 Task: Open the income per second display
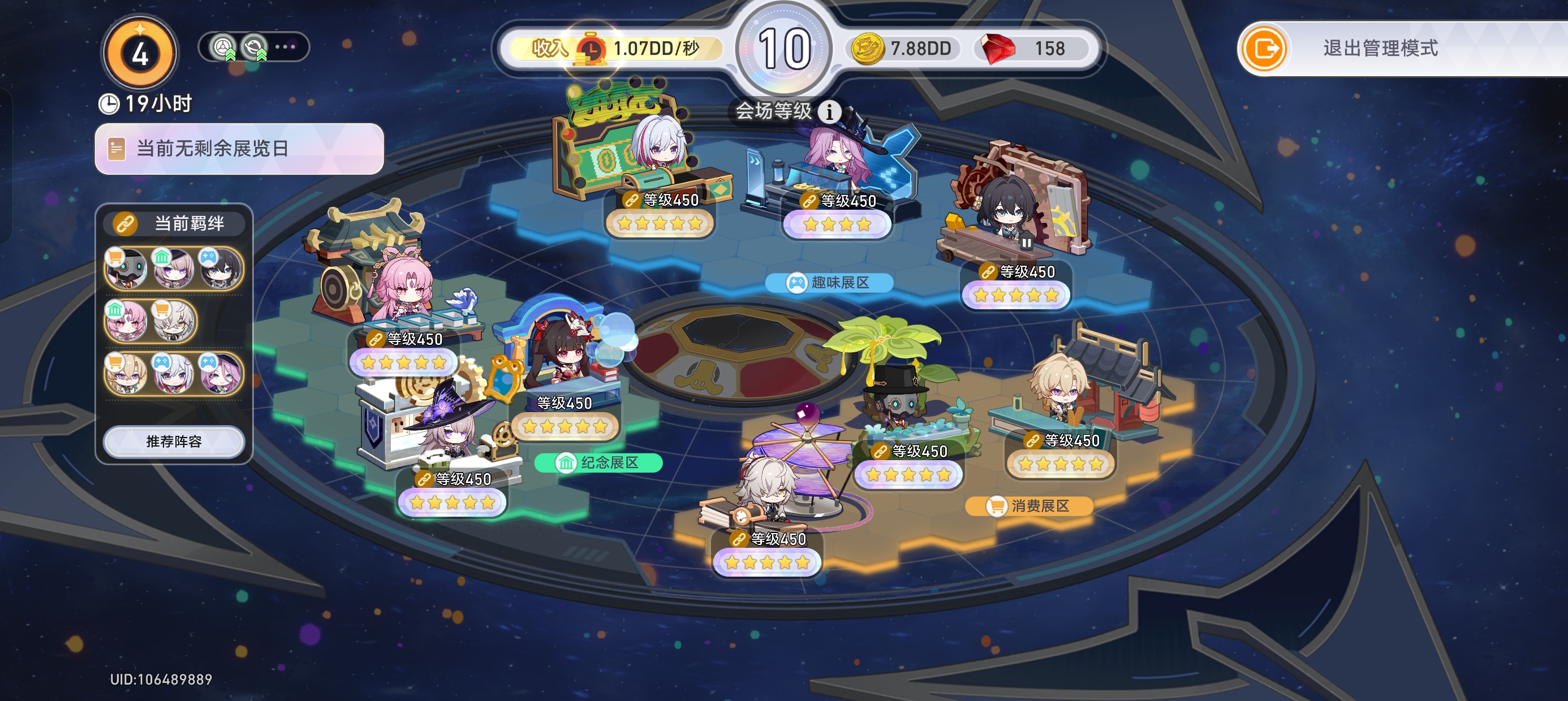[615, 49]
